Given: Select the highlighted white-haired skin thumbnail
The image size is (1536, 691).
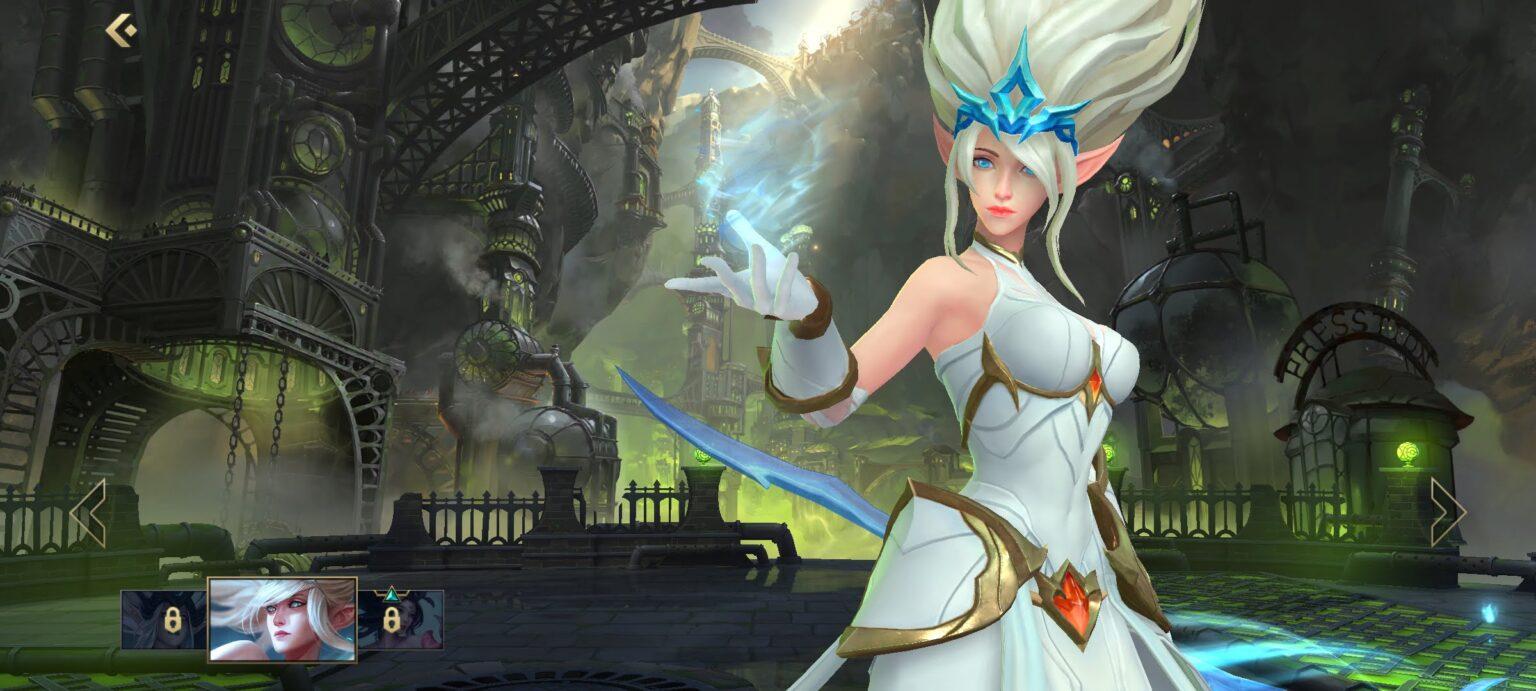Looking at the screenshot, I should [282, 619].
